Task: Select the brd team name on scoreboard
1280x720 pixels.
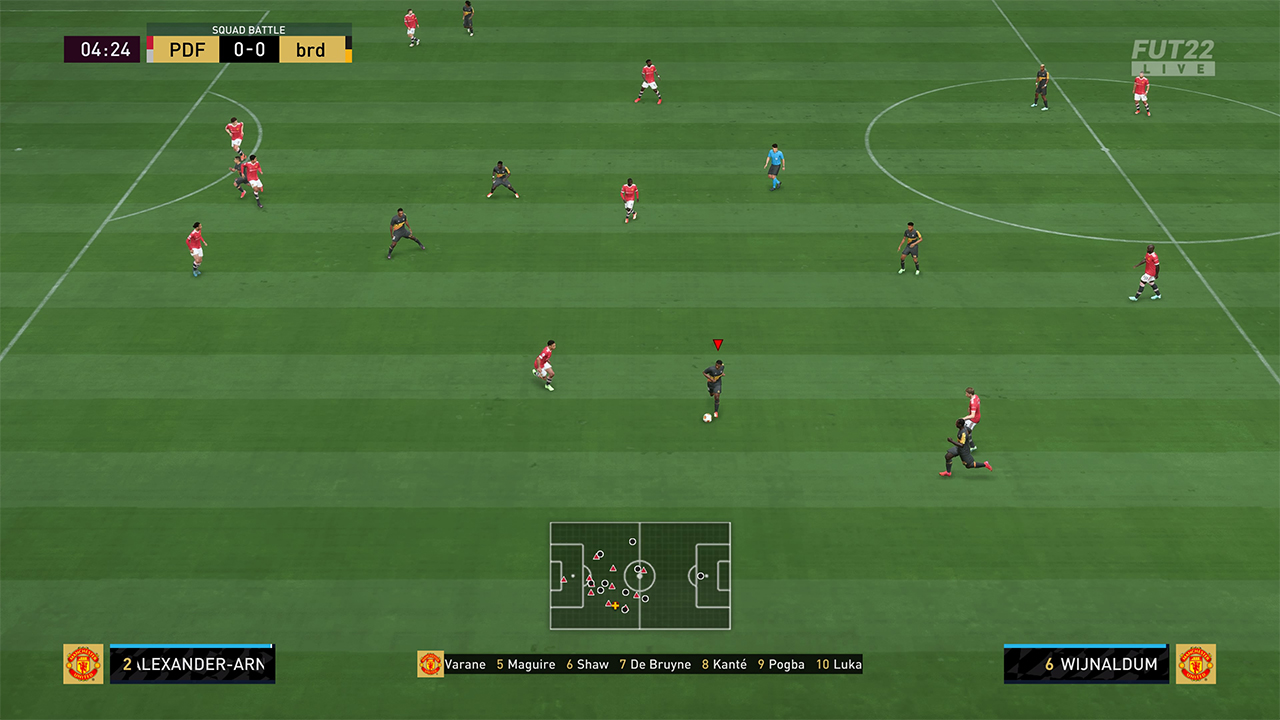Action: pos(311,49)
